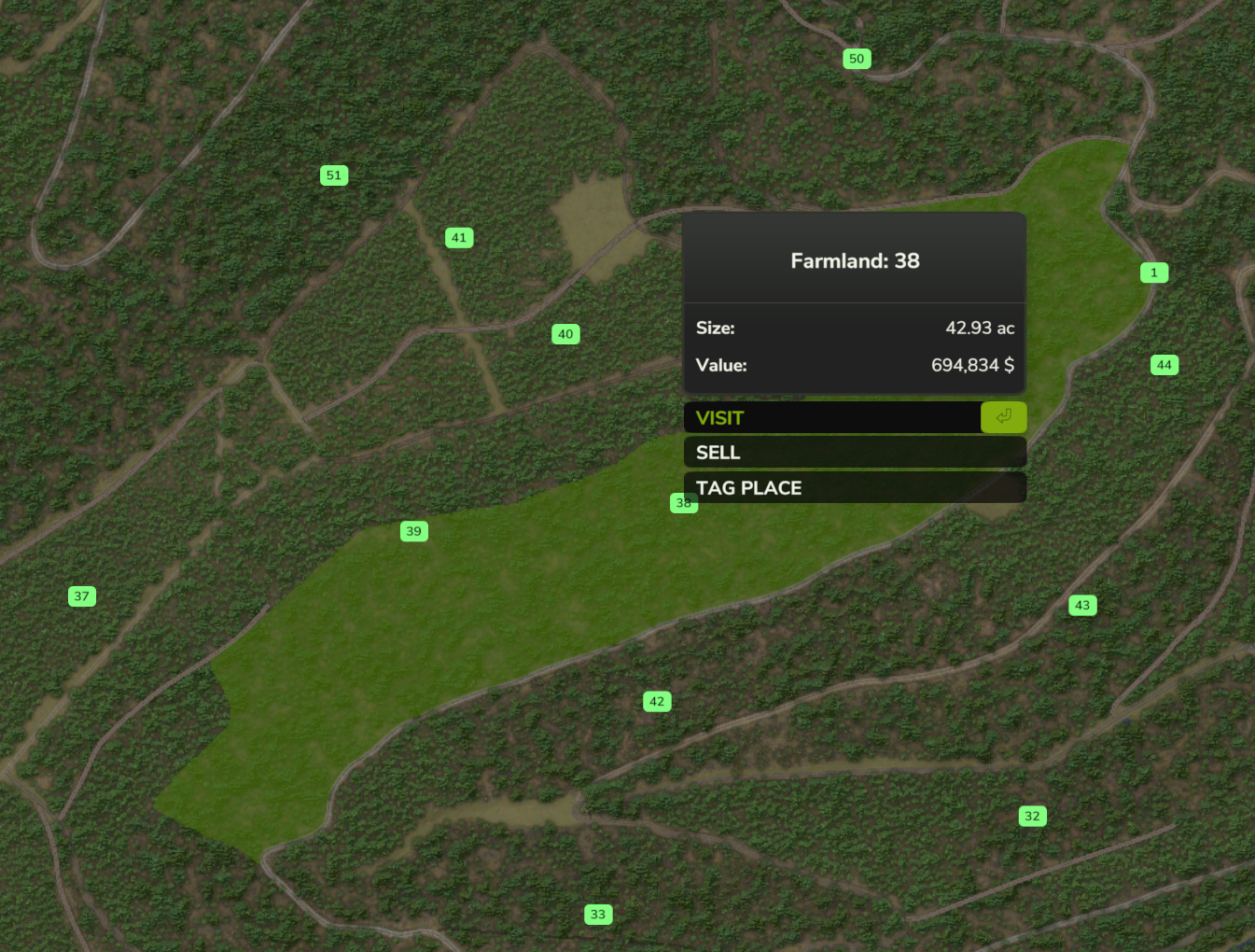Select farmland marker 44

click(x=1164, y=365)
